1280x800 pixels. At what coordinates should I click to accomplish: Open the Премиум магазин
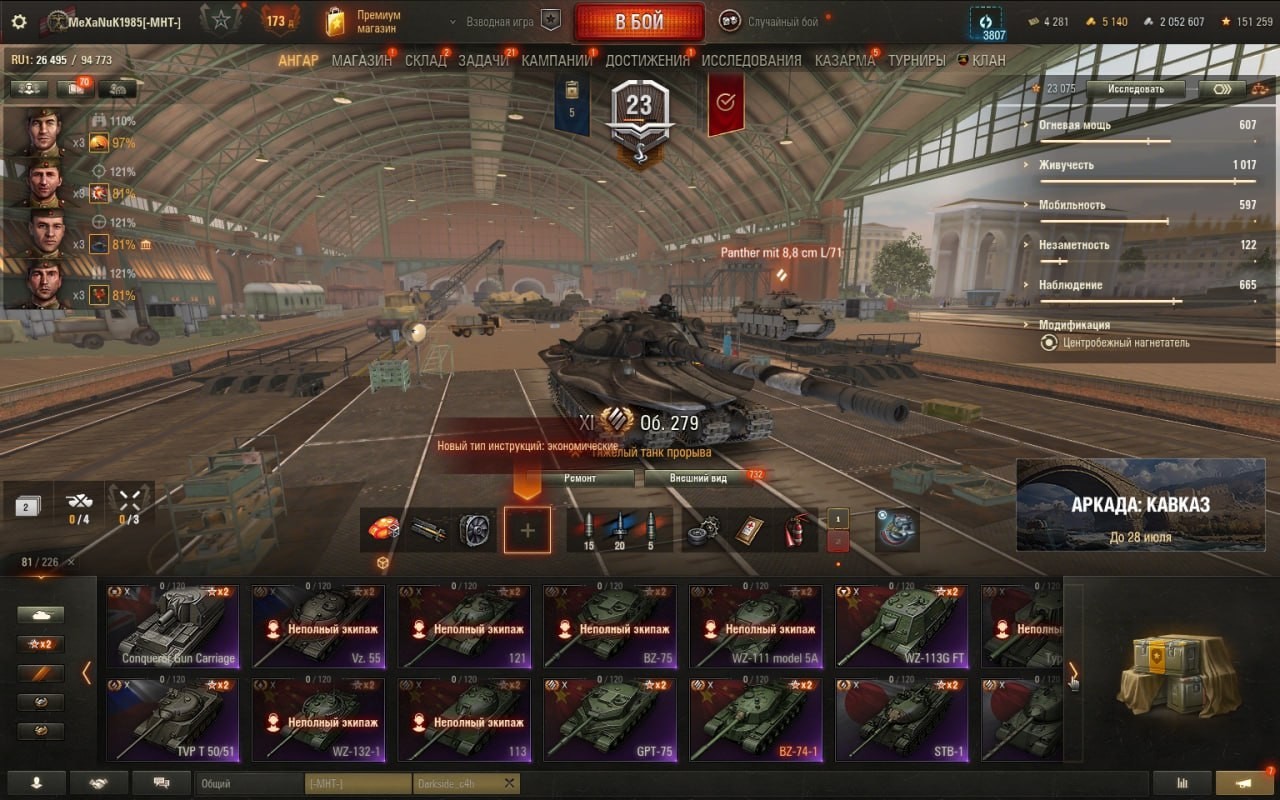pyautogui.click(x=365, y=21)
